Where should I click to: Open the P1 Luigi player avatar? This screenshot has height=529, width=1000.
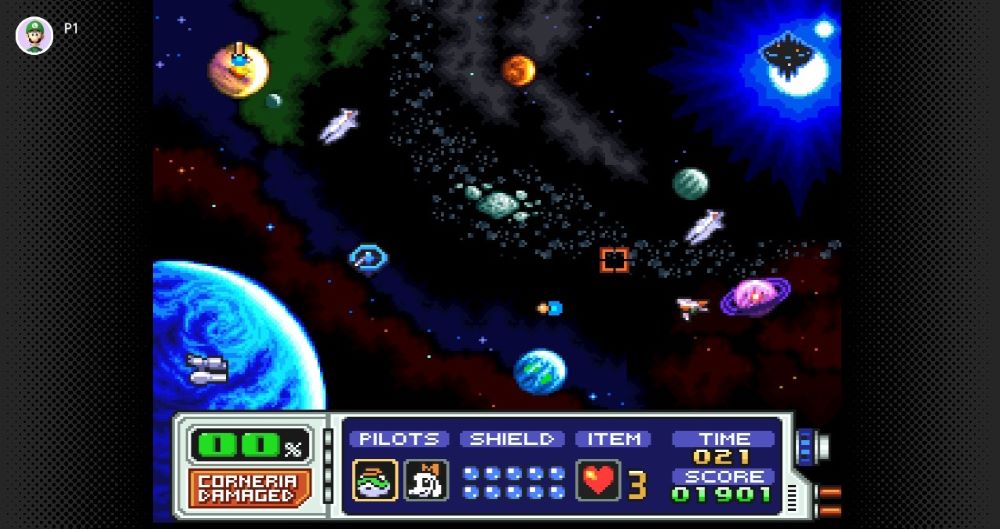pos(34,36)
